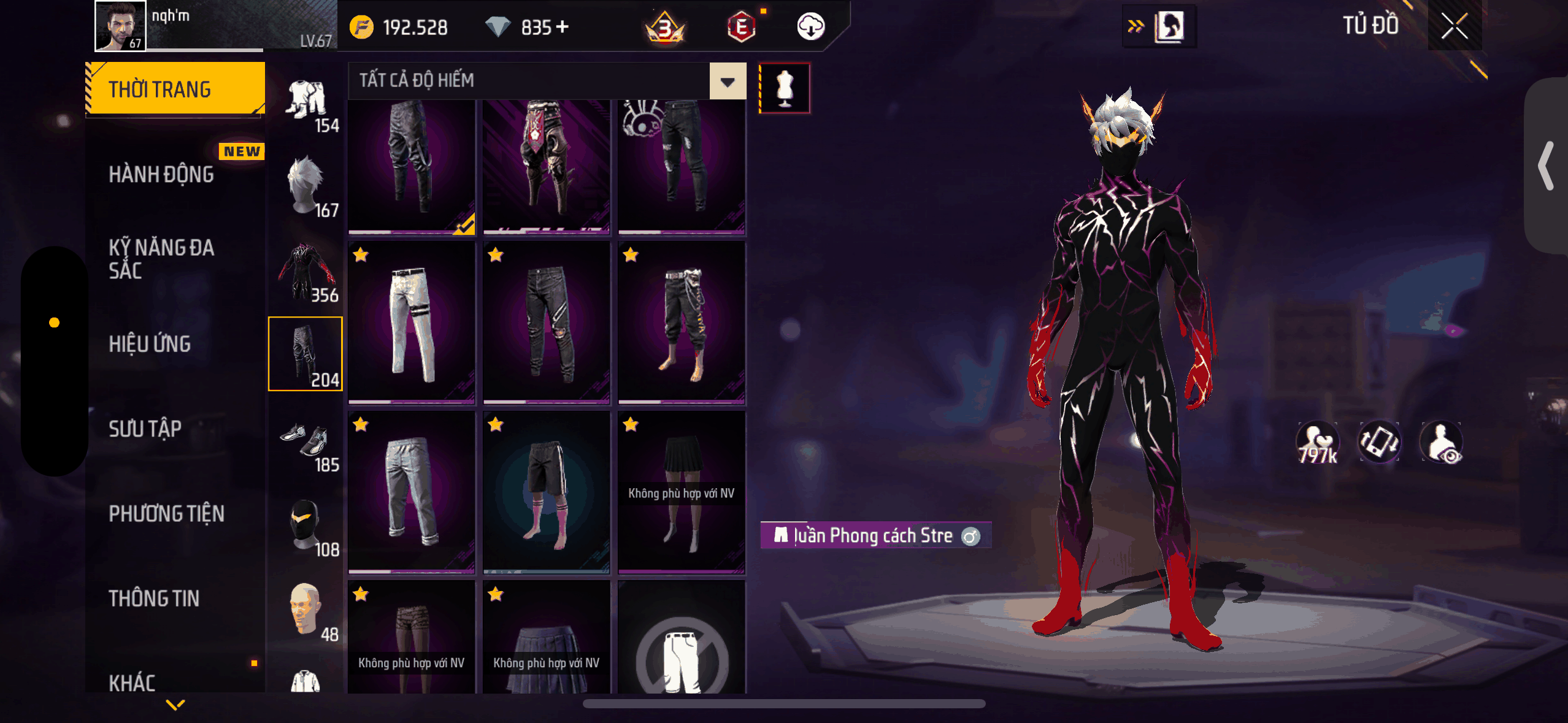Toggle the character visibility eye icon
Screen dimensions: 1568x723
[x=1442, y=443]
